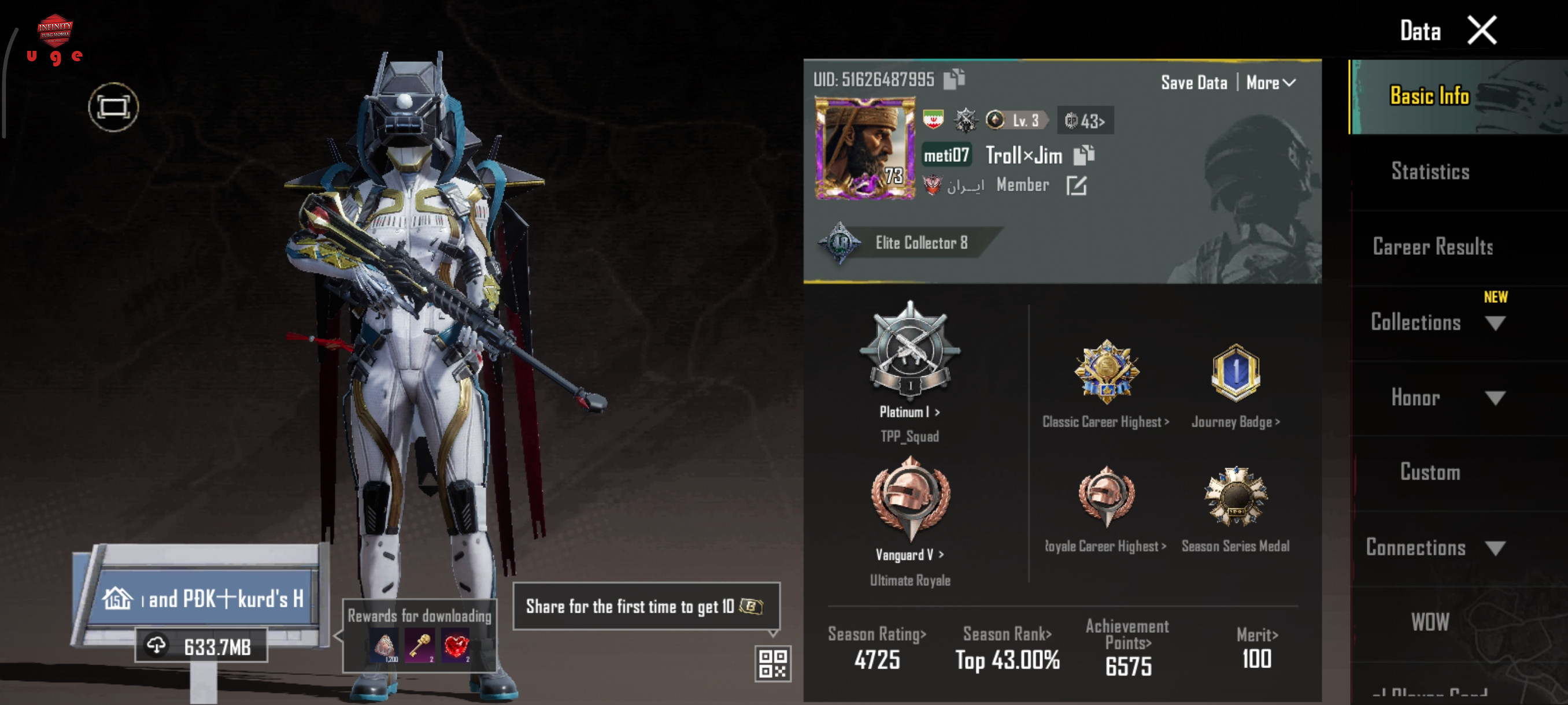The image size is (1568, 705).
Task: View Vanguard V Ultimate Royale rank
Action: (x=909, y=555)
